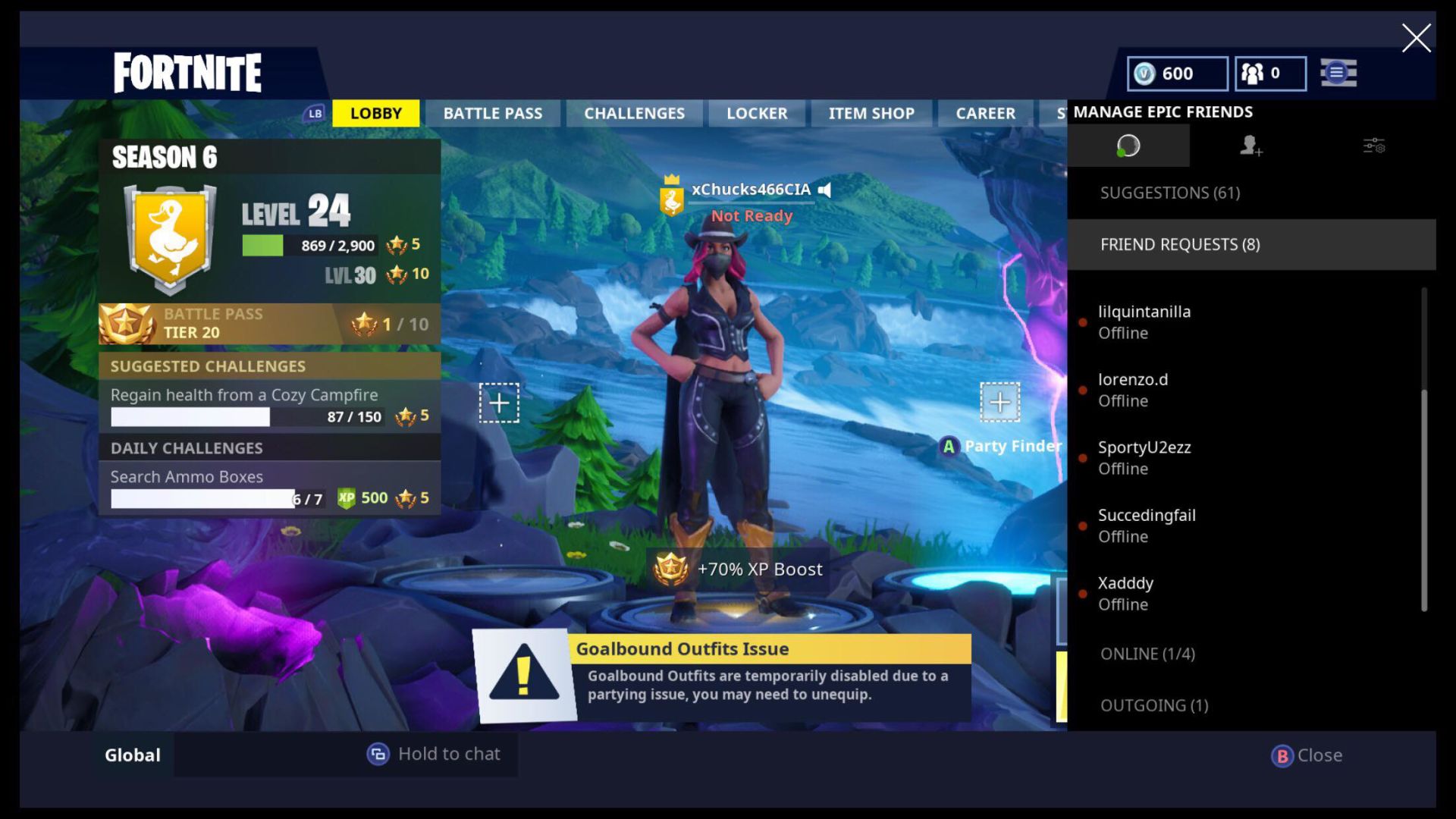Image resolution: width=1456 pixels, height=819 pixels.
Task: Select friend request from lilquintanilla
Action: coord(1144,322)
